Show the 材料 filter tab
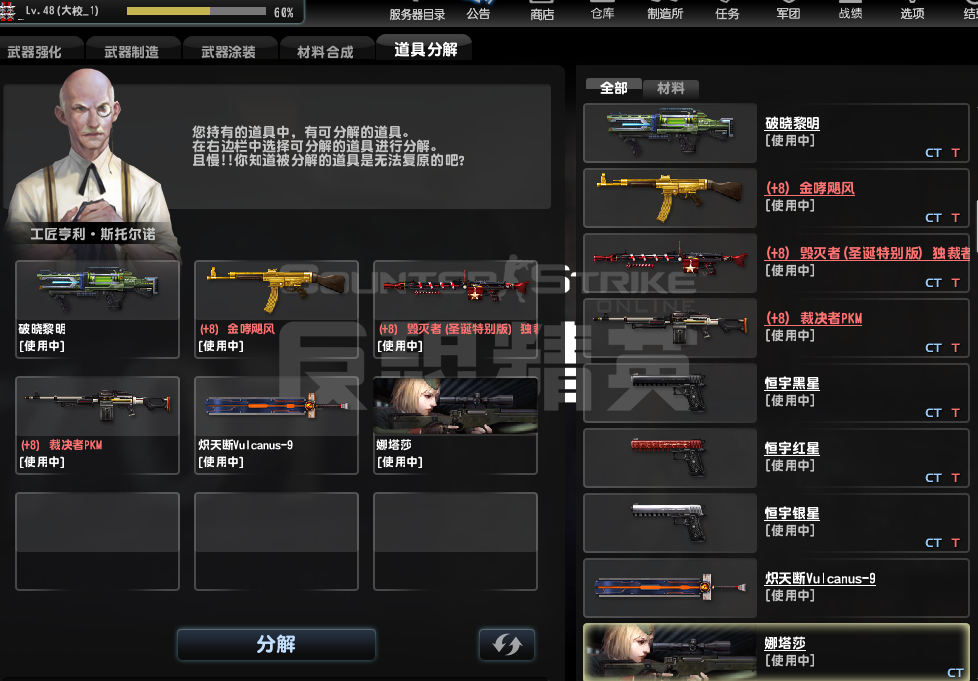This screenshot has width=978, height=681. point(670,88)
